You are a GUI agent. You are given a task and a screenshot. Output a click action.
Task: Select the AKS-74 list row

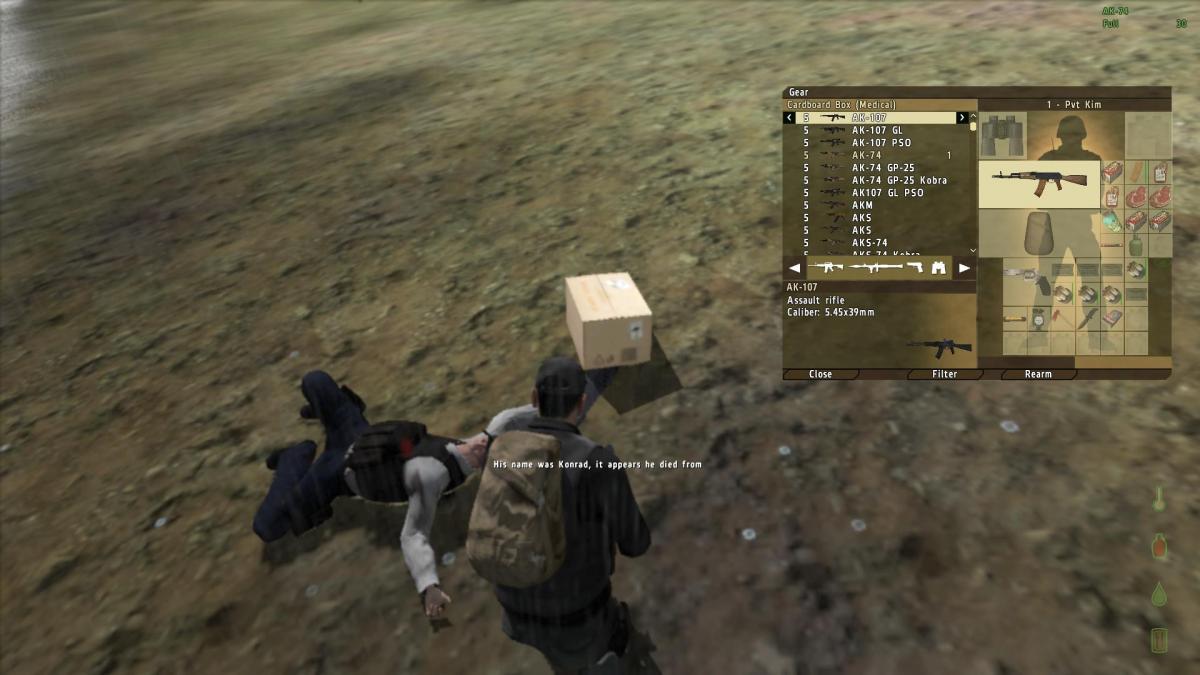869,242
